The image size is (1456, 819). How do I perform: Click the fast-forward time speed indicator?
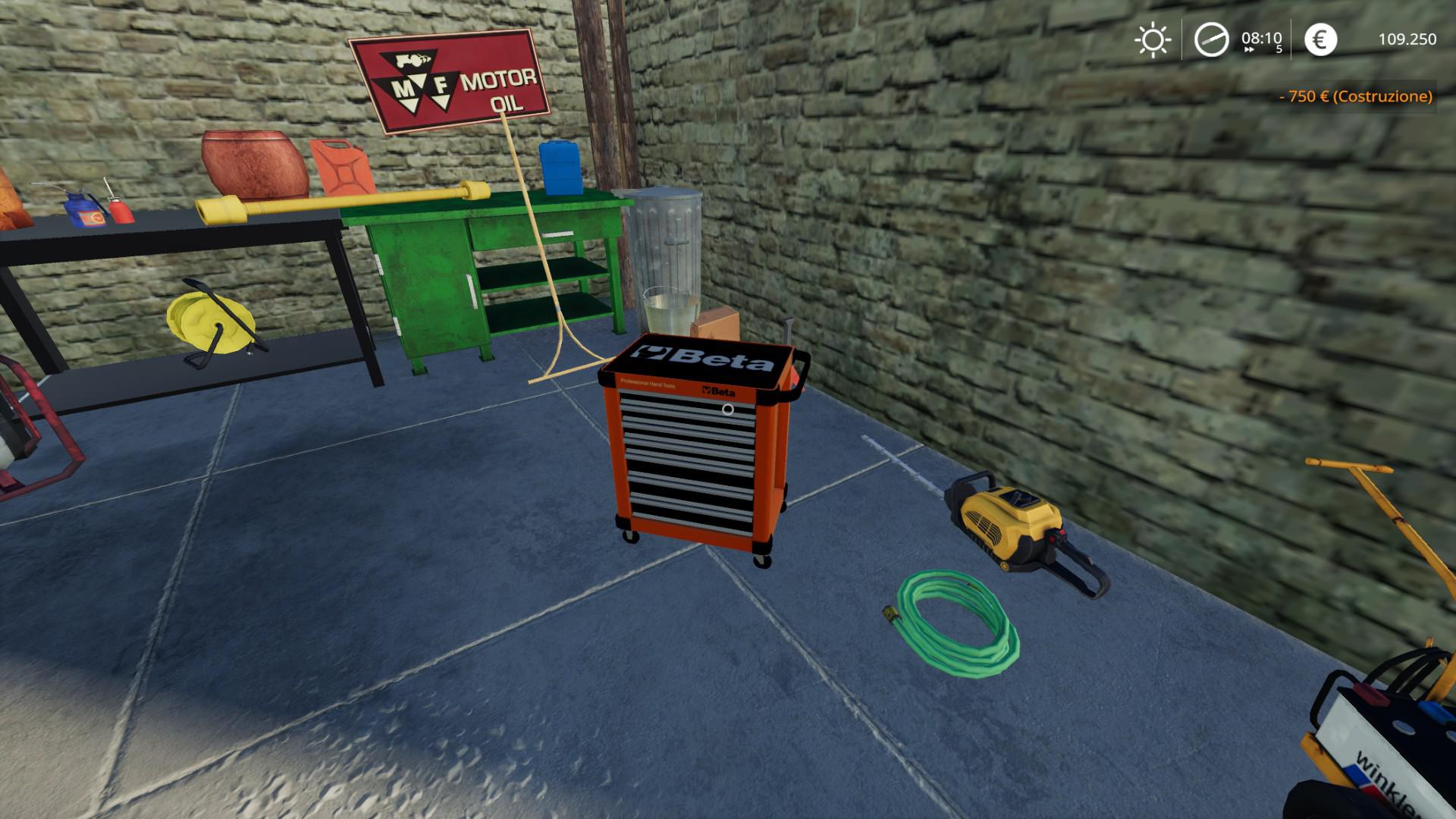[1249, 50]
